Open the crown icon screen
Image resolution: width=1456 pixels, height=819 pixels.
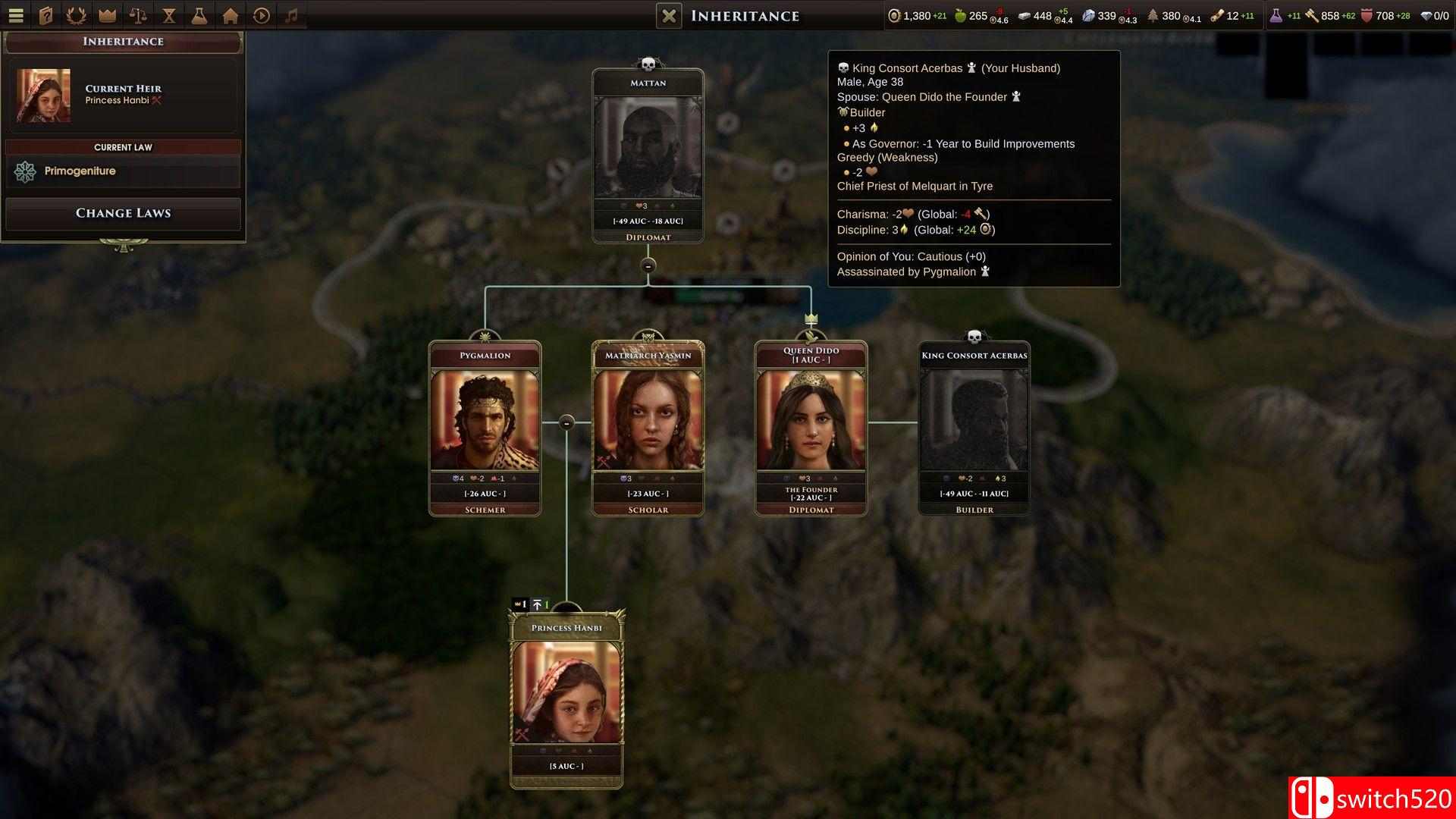tap(108, 15)
